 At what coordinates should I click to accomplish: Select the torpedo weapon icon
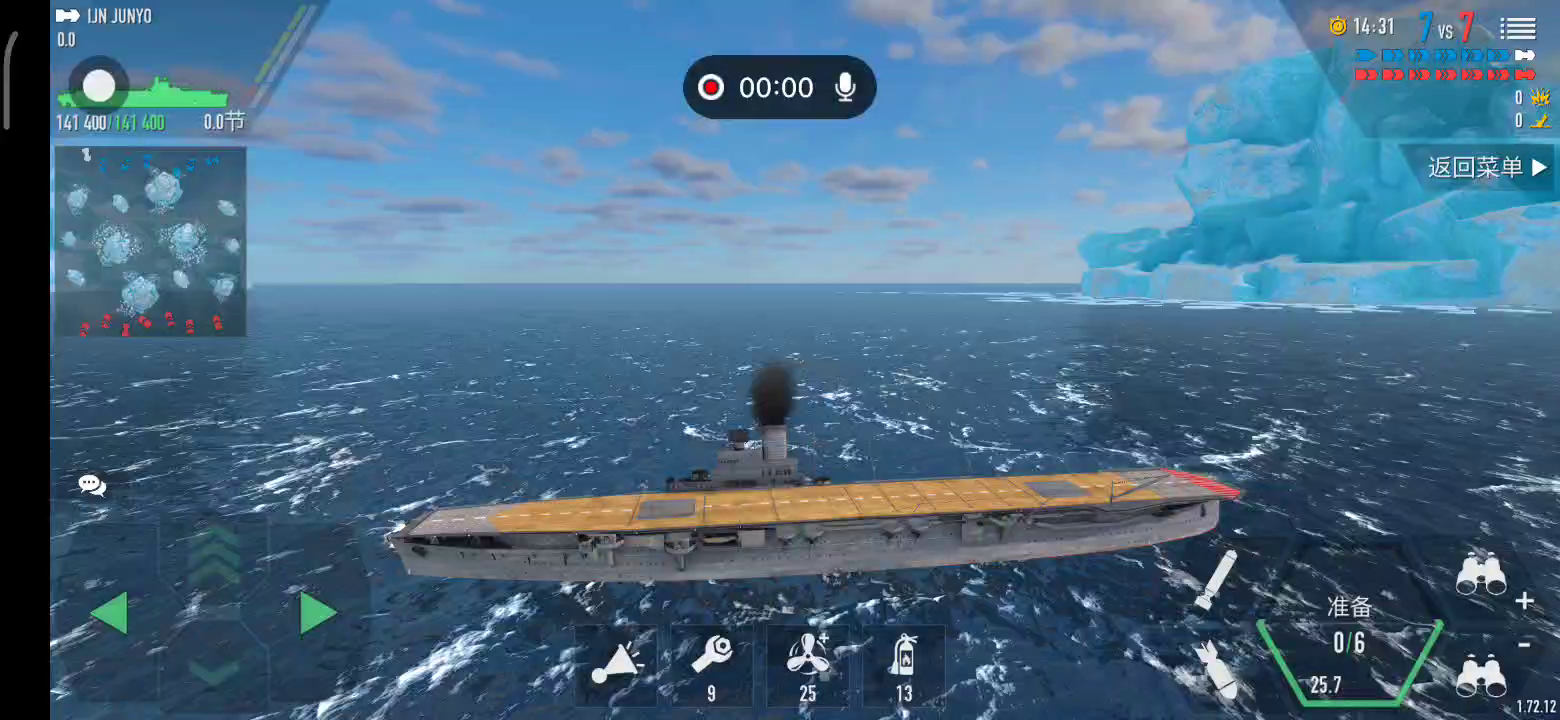pyautogui.click(x=1215, y=579)
